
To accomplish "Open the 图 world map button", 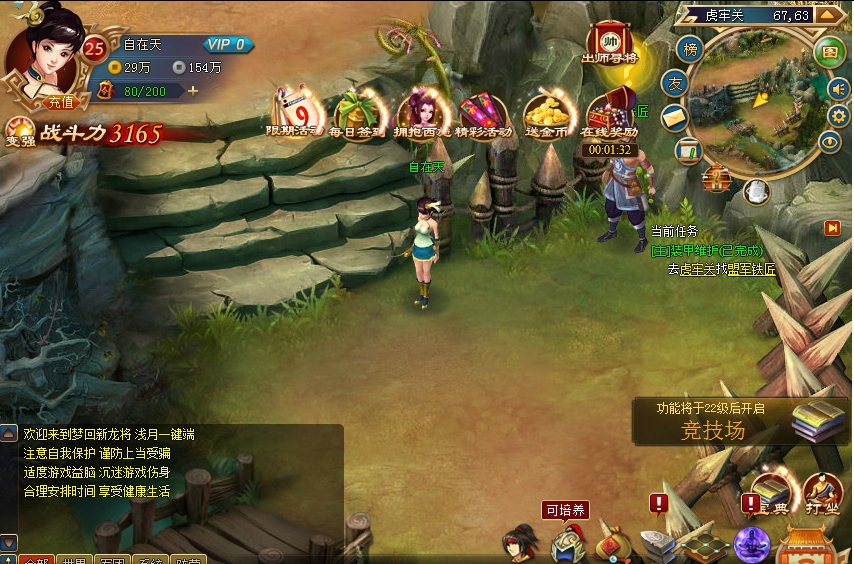I will tap(829, 52).
